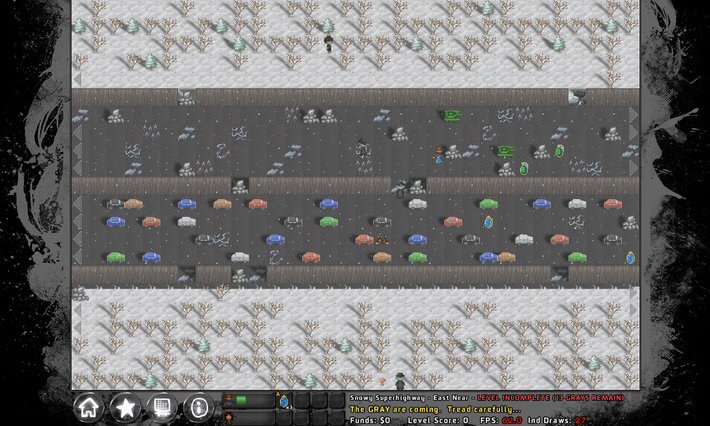710x426 pixels.
Task: Open the grid panel button
Action: pyautogui.click(x=161, y=407)
